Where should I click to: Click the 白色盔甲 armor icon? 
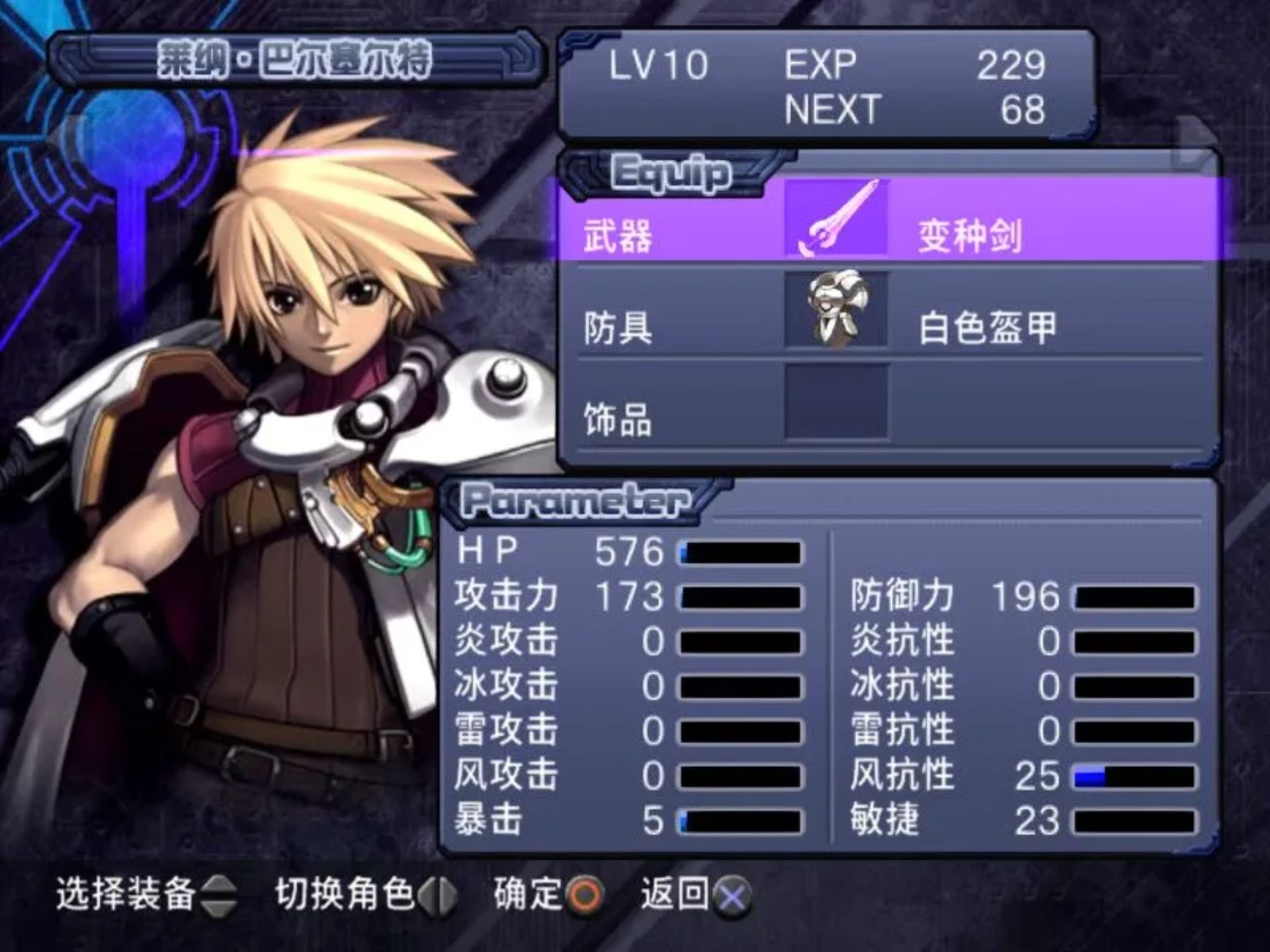(836, 310)
